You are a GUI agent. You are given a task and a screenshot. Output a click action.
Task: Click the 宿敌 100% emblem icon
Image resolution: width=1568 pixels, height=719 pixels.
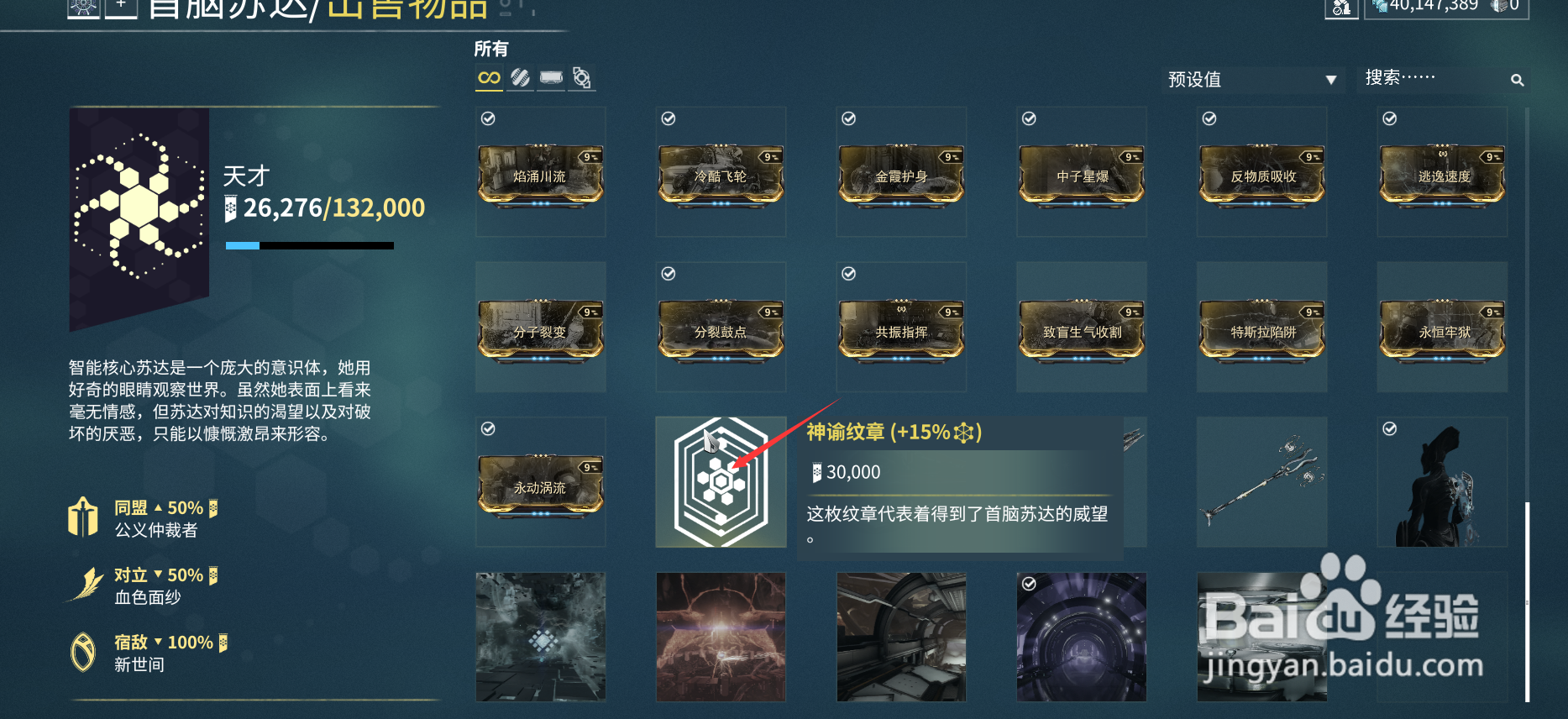click(82, 649)
